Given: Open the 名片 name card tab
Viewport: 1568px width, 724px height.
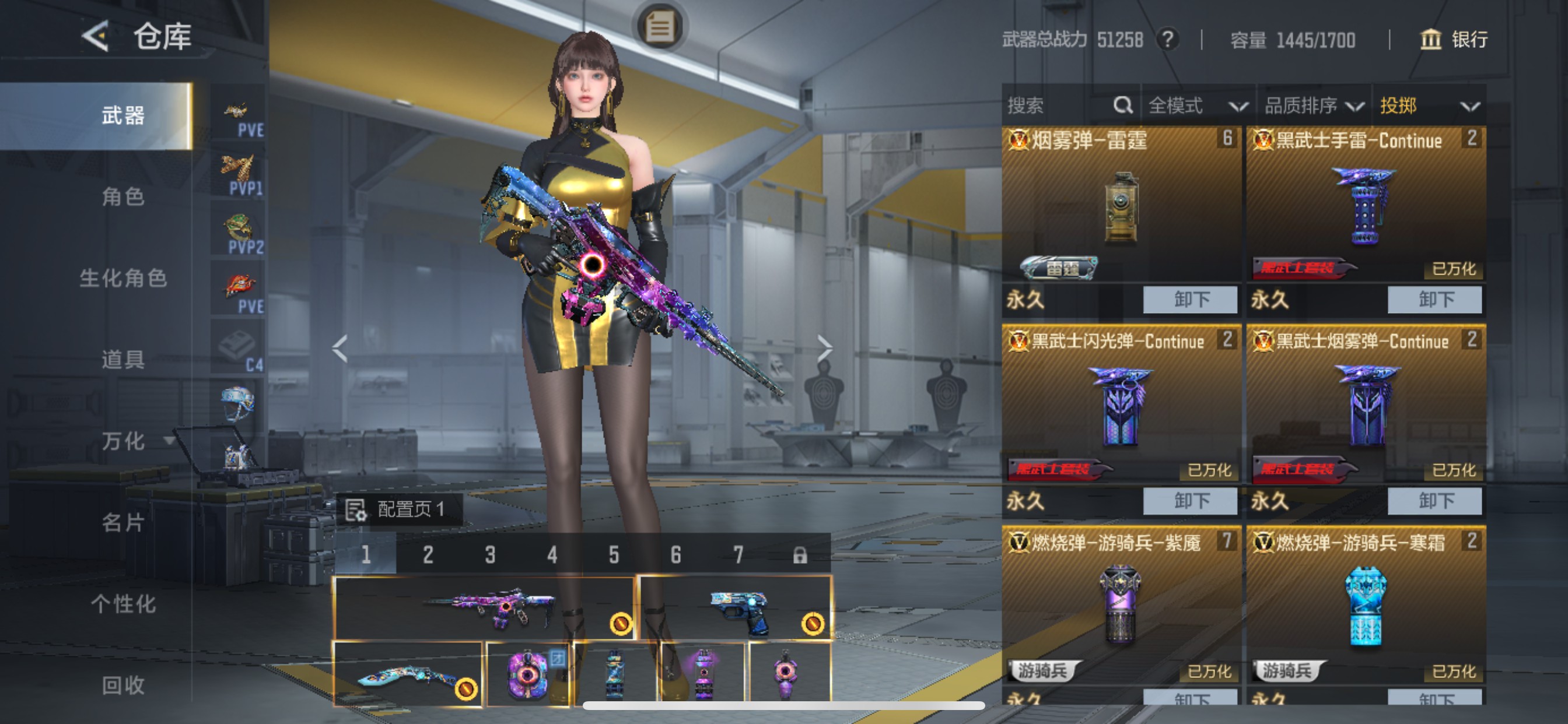Looking at the screenshot, I should tap(123, 522).
